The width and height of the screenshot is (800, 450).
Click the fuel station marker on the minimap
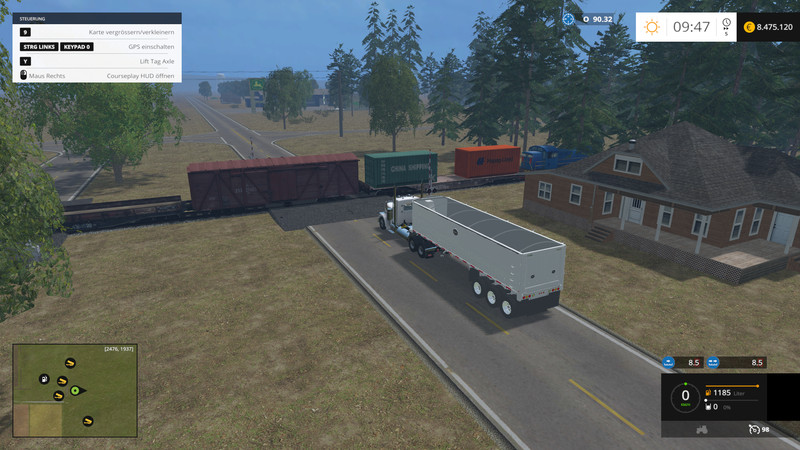pyautogui.click(x=44, y=379)
